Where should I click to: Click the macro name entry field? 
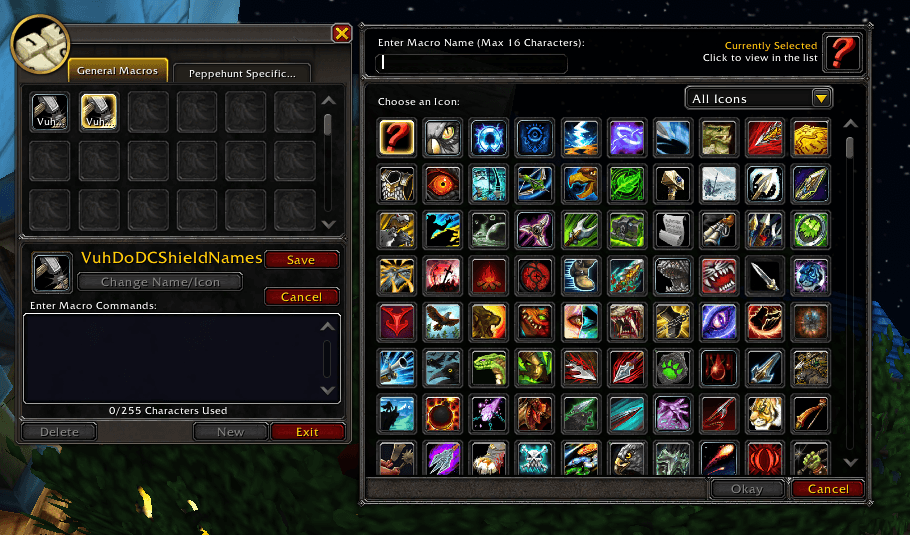pos(472,64)
